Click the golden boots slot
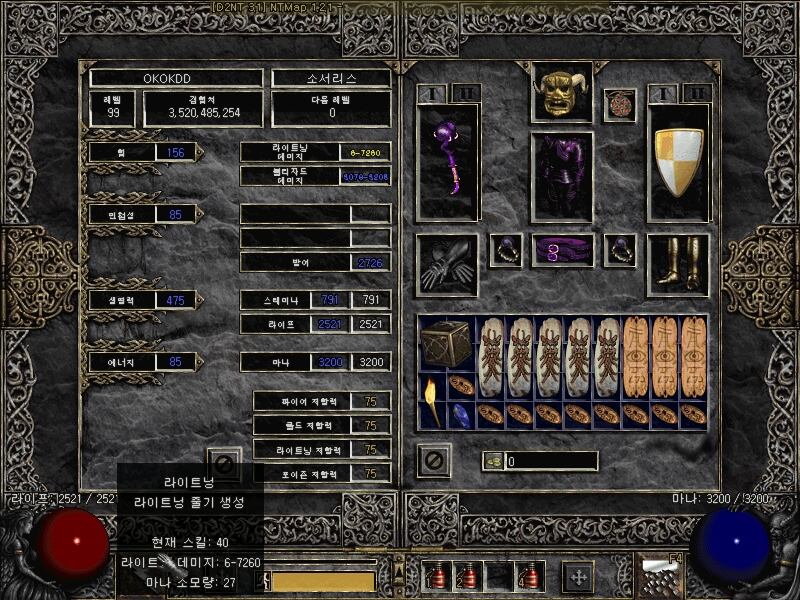The height and width of the screenshot is (600, 800). tap(678, 265)
